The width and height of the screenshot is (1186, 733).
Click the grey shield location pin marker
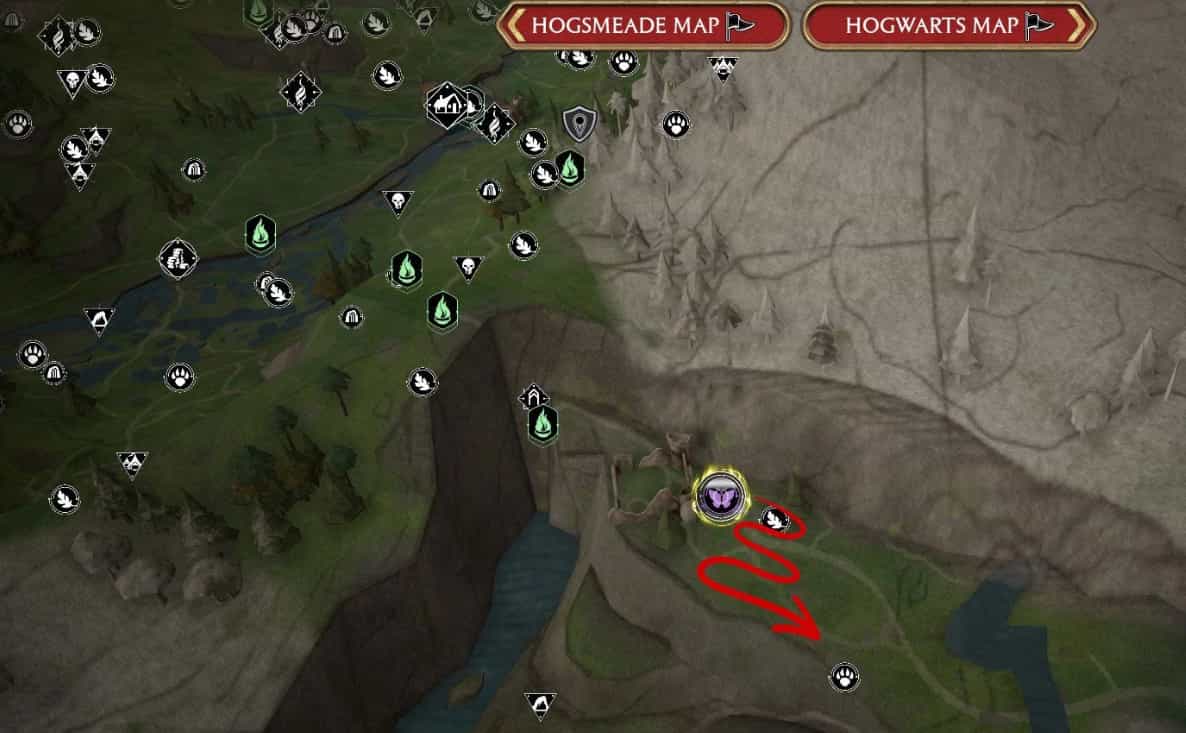coord(577,123)
